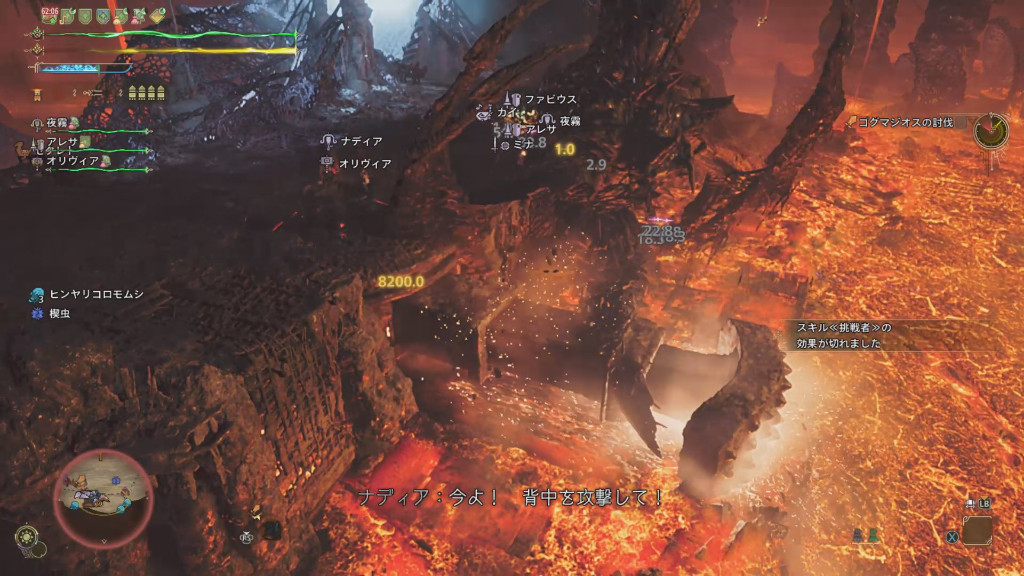The width and height of the screenshot is (1024, 576).
Task: Click the ammo shells indicator
Action: pos(148,92)
